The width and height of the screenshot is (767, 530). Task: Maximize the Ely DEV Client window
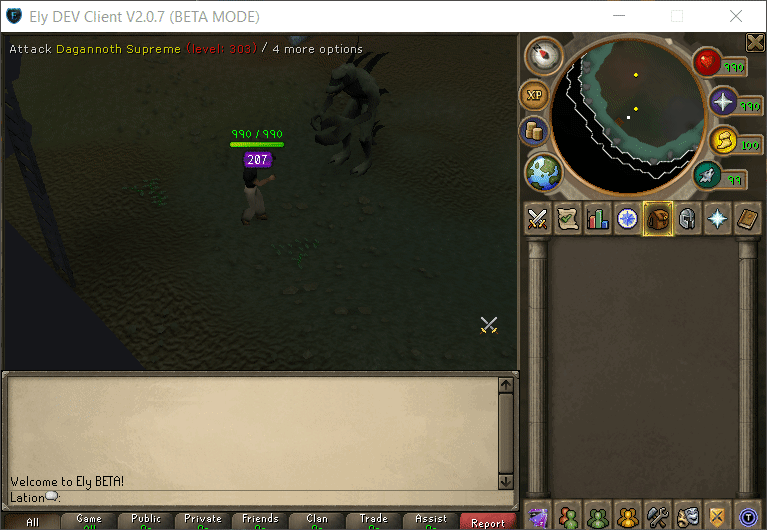coord(677,16)
